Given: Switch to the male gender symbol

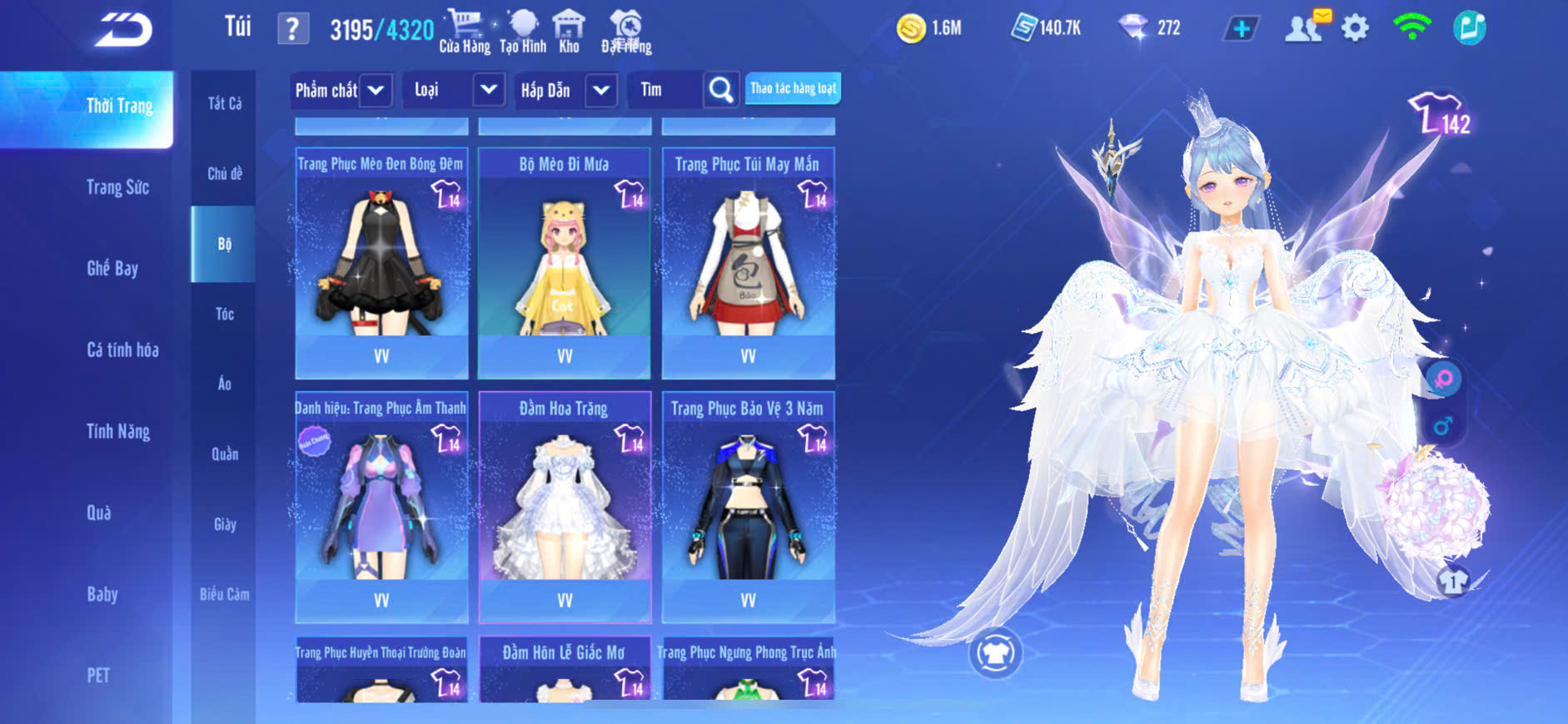Looking at the screenshot, I should tap(1443, 426).
